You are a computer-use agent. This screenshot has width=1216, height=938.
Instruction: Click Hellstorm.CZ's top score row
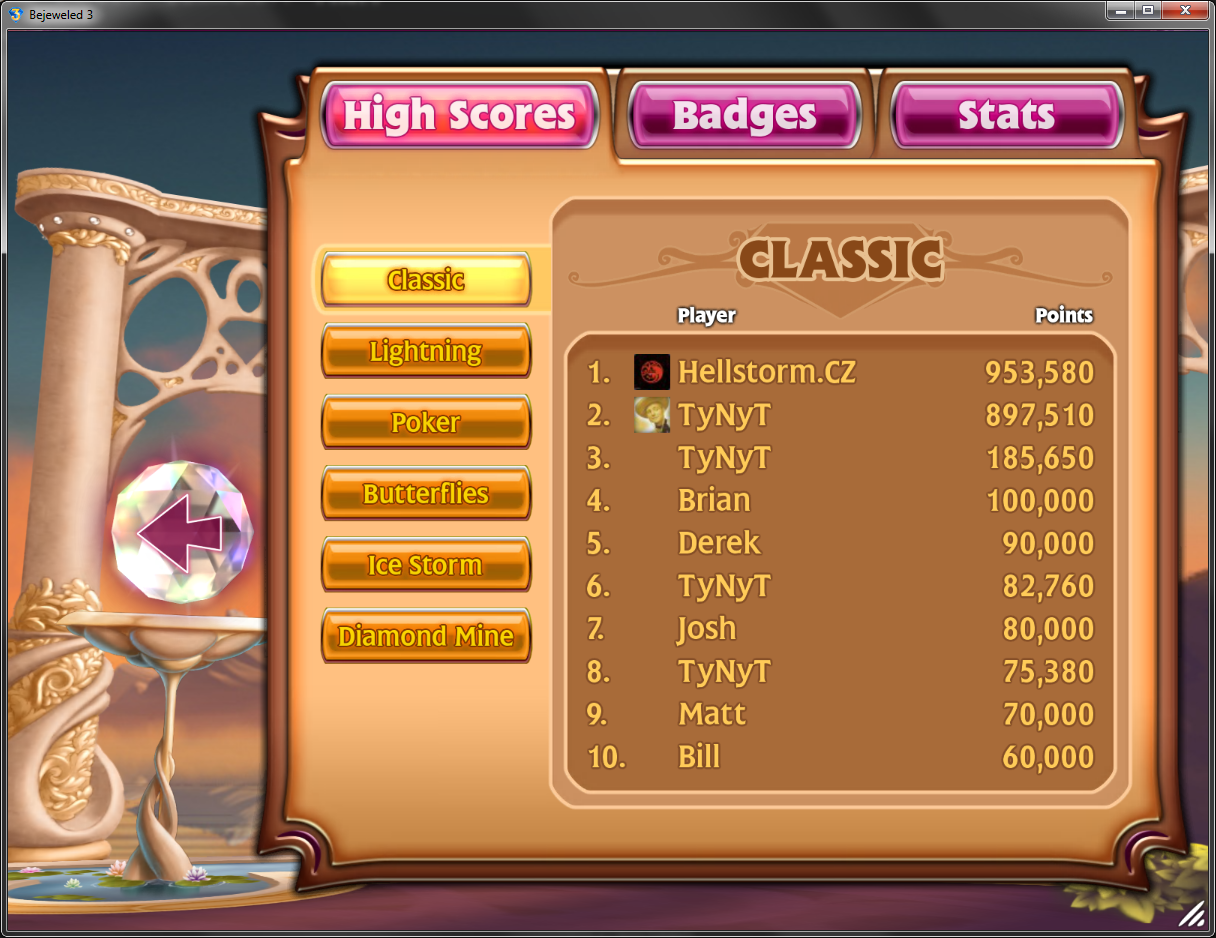pyautogui.click(x=840, y=372)
